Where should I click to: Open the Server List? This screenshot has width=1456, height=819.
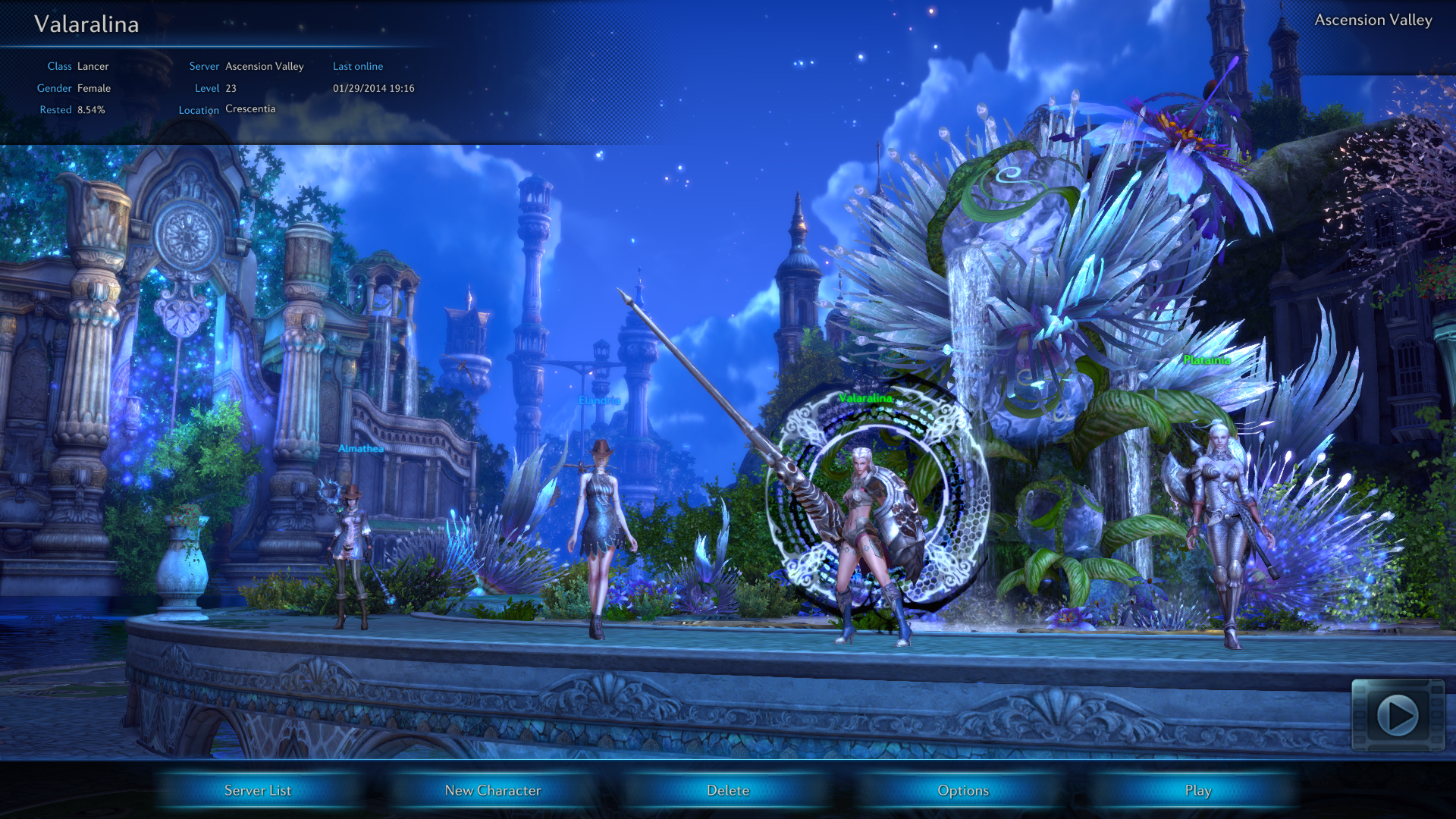258,790
